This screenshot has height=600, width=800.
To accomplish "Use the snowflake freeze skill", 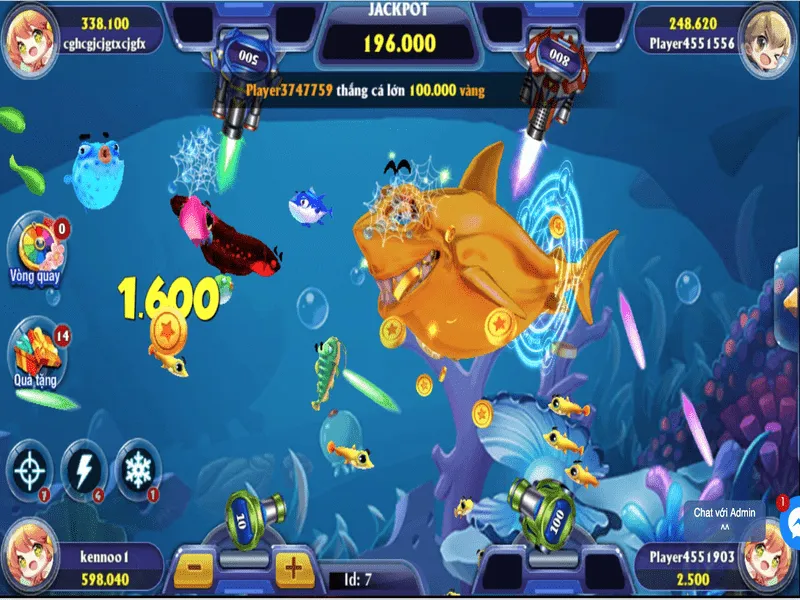I will tap(138, 467).
